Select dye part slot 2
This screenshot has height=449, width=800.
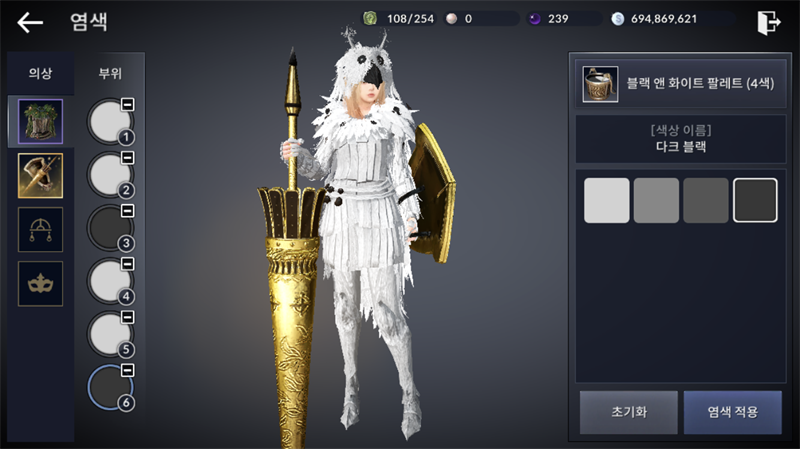[110, 175]
